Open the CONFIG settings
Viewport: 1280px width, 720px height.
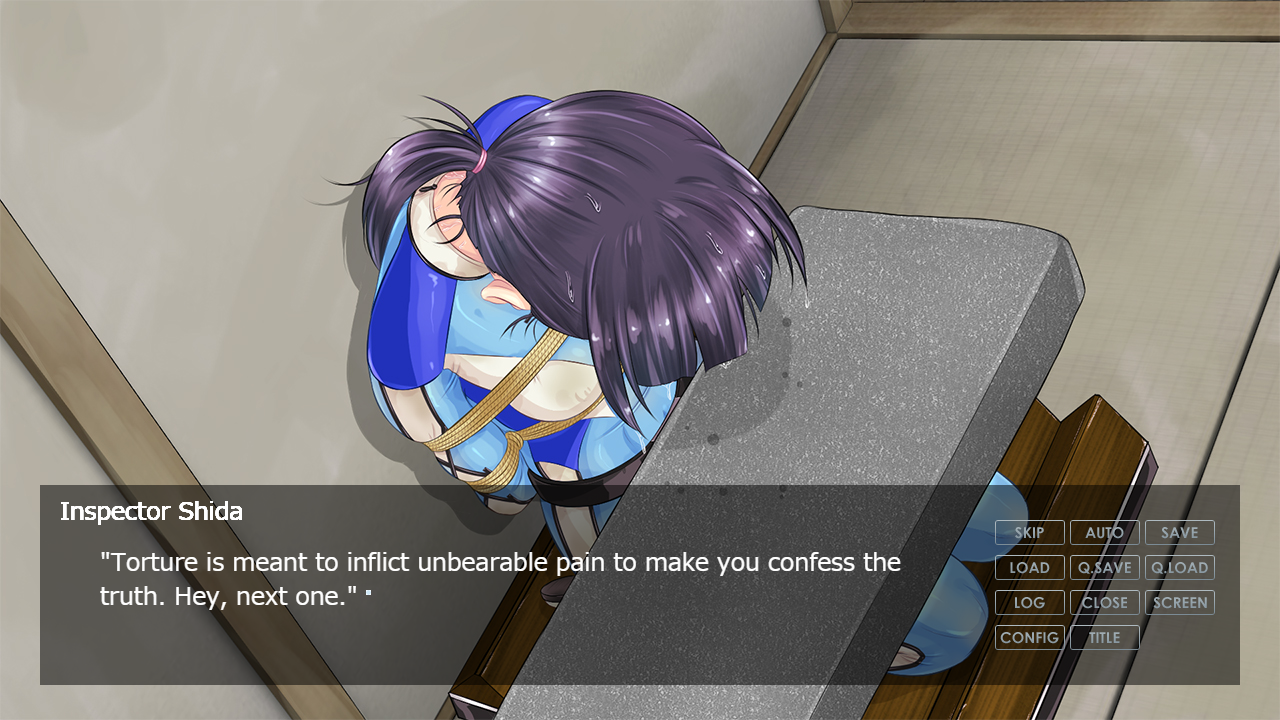coord(1029,638)
